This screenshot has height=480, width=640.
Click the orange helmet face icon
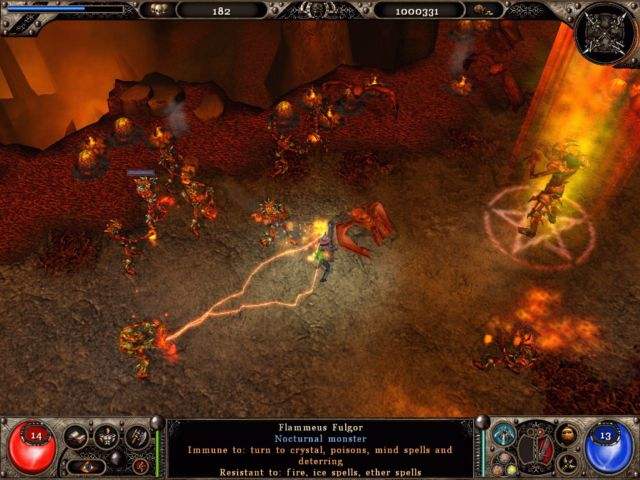(567, 435)
